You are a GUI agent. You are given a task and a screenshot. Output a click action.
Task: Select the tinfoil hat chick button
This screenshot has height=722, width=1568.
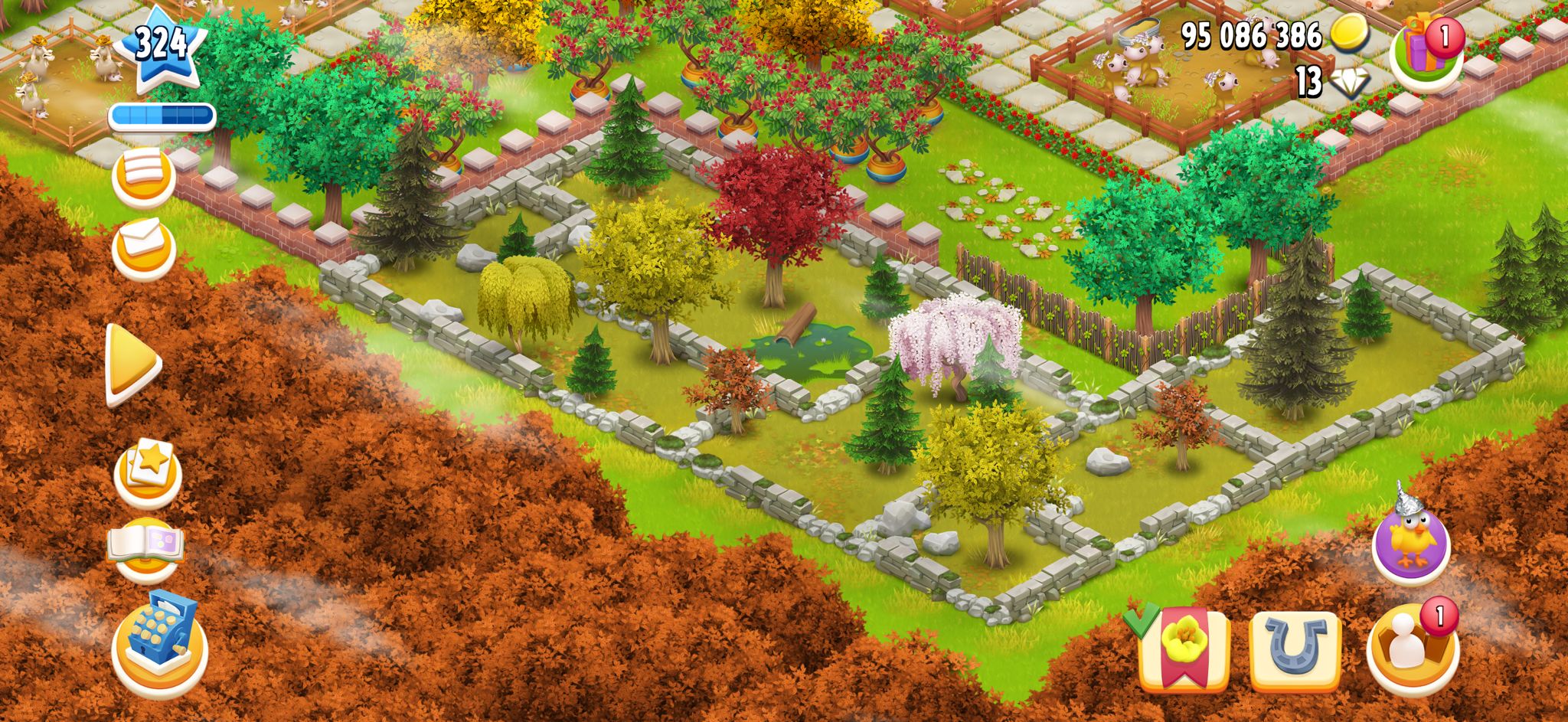click(1410, 538)
